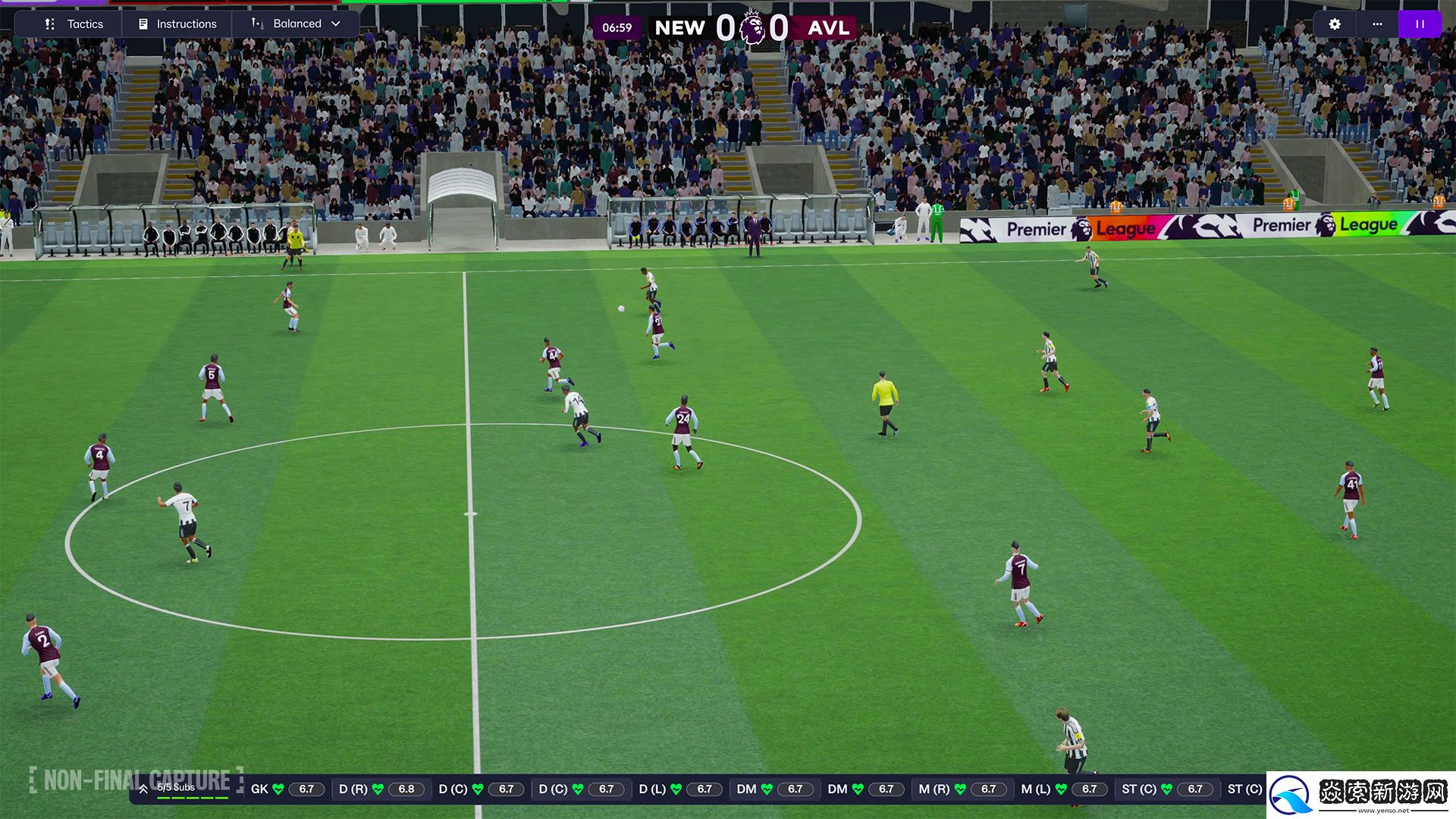Open the team Instructions panel
Image resolution: width=1456 pixels, height=819 pixels.
[x=177, y=24]
